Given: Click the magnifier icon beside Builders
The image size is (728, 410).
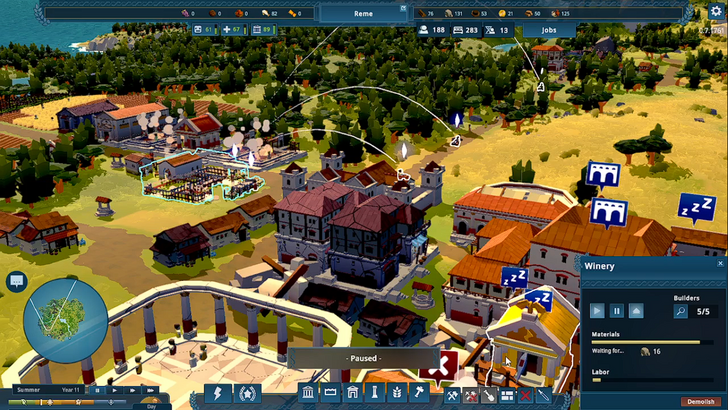Looking at the screenshot, I should tap(681, 311).
